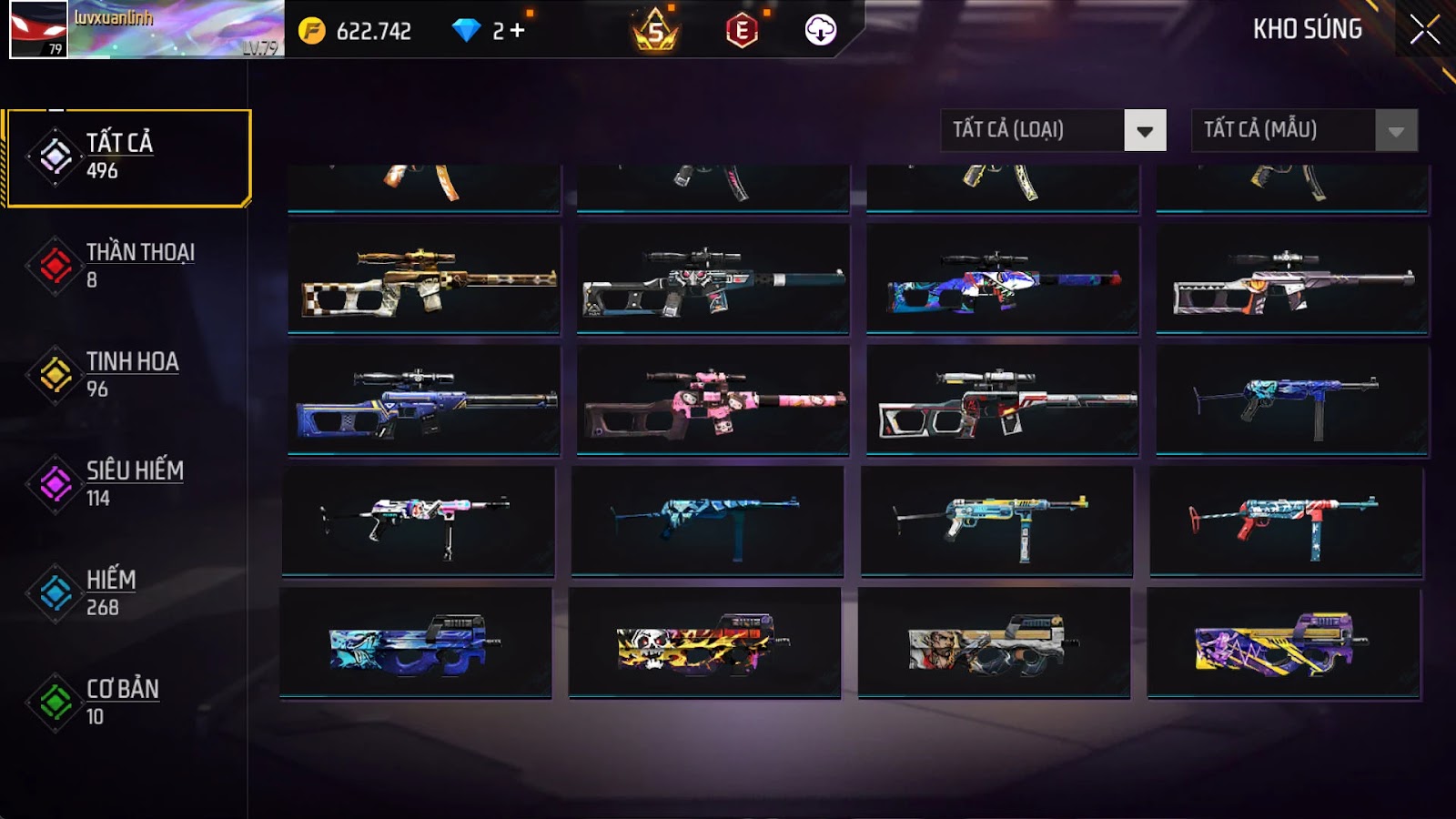Select the red and white sniper skin

point(1003,400)
